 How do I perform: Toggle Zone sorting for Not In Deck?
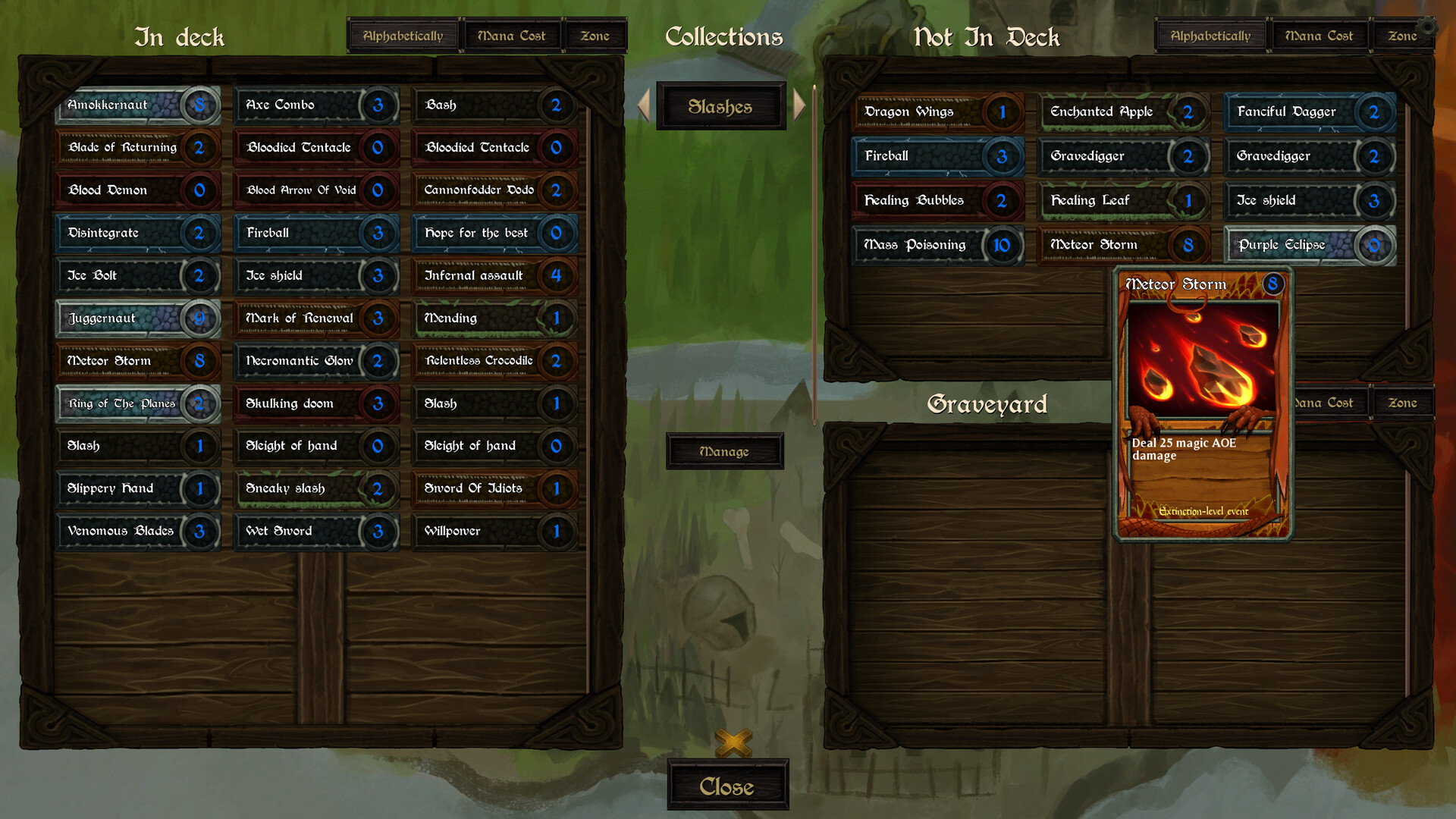(1404, 35)
